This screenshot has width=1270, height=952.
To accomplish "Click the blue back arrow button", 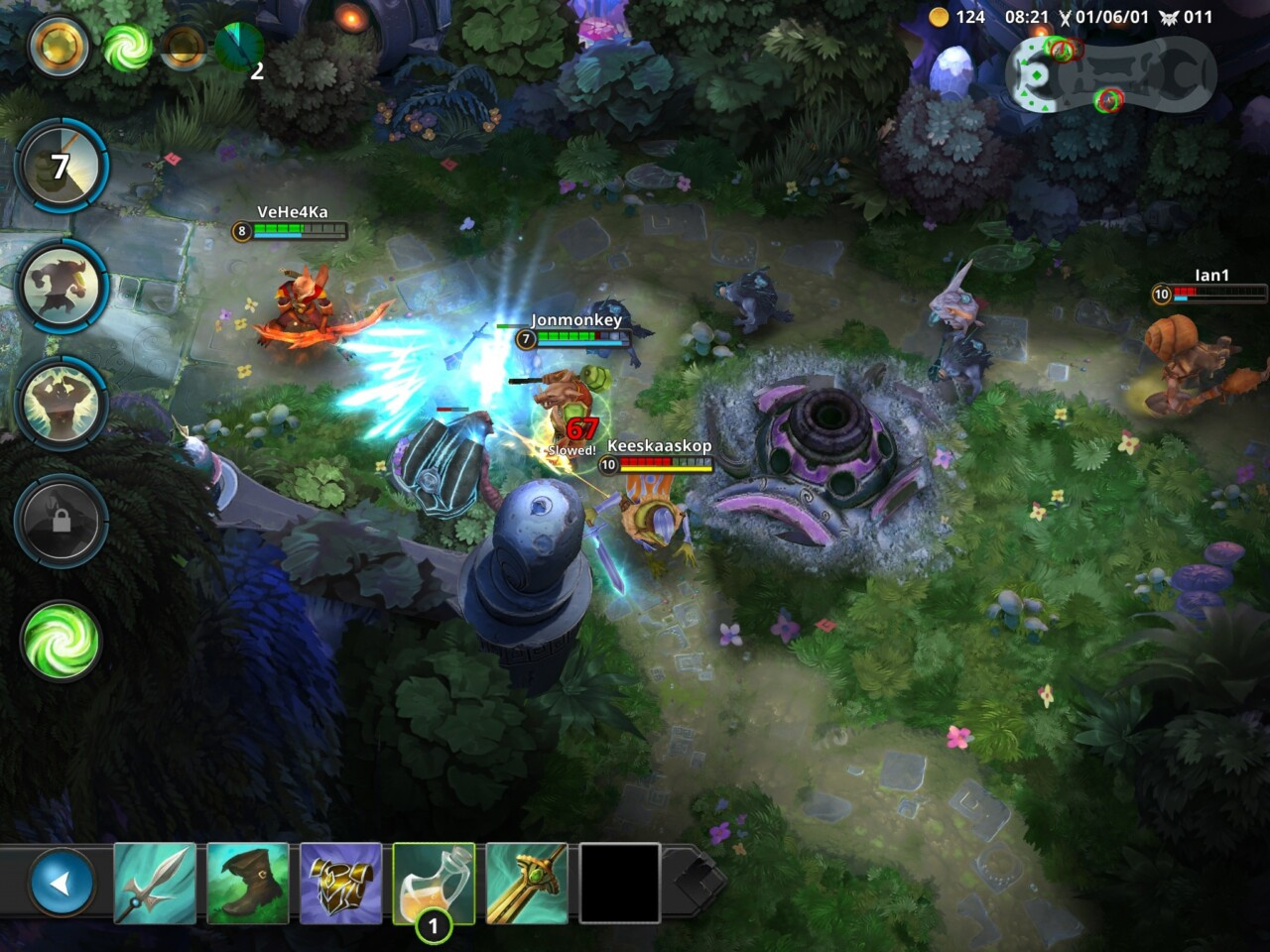I will coord(63,882).
